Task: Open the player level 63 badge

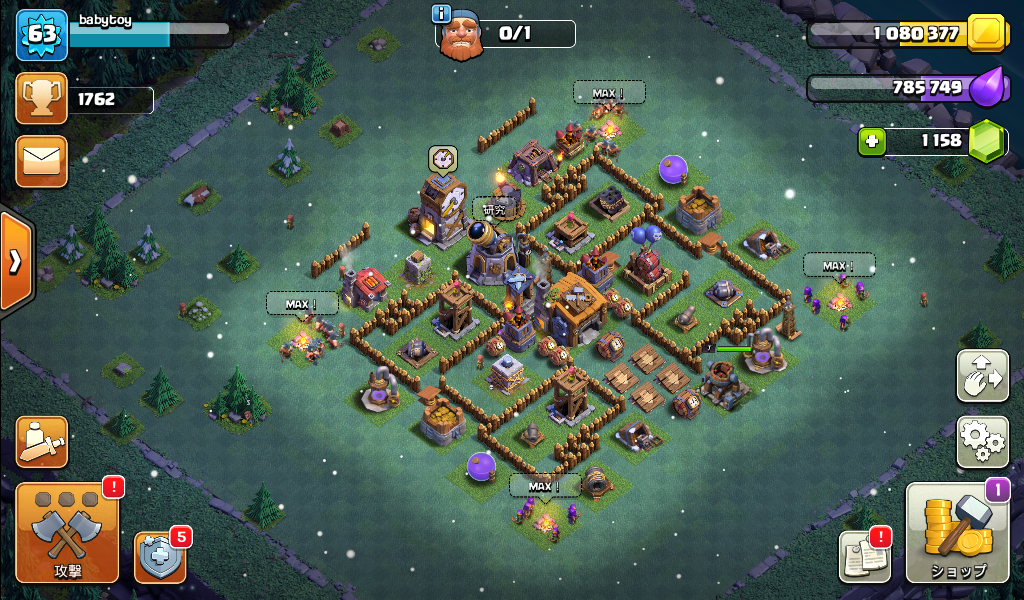Action: click(42, 35)
